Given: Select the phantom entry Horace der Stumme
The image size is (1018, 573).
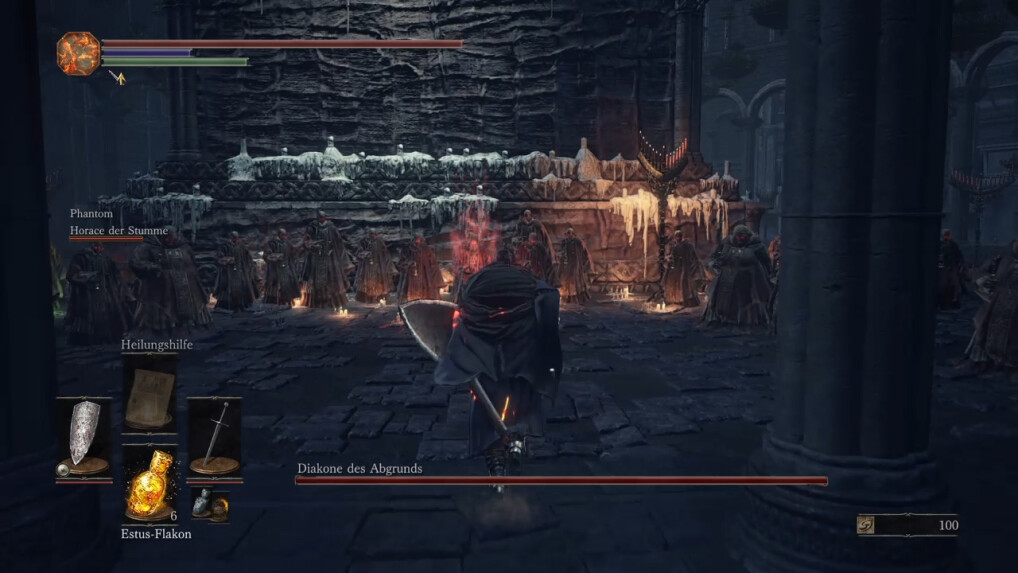Looking at the screenshot, I should [x=118, y=231].
